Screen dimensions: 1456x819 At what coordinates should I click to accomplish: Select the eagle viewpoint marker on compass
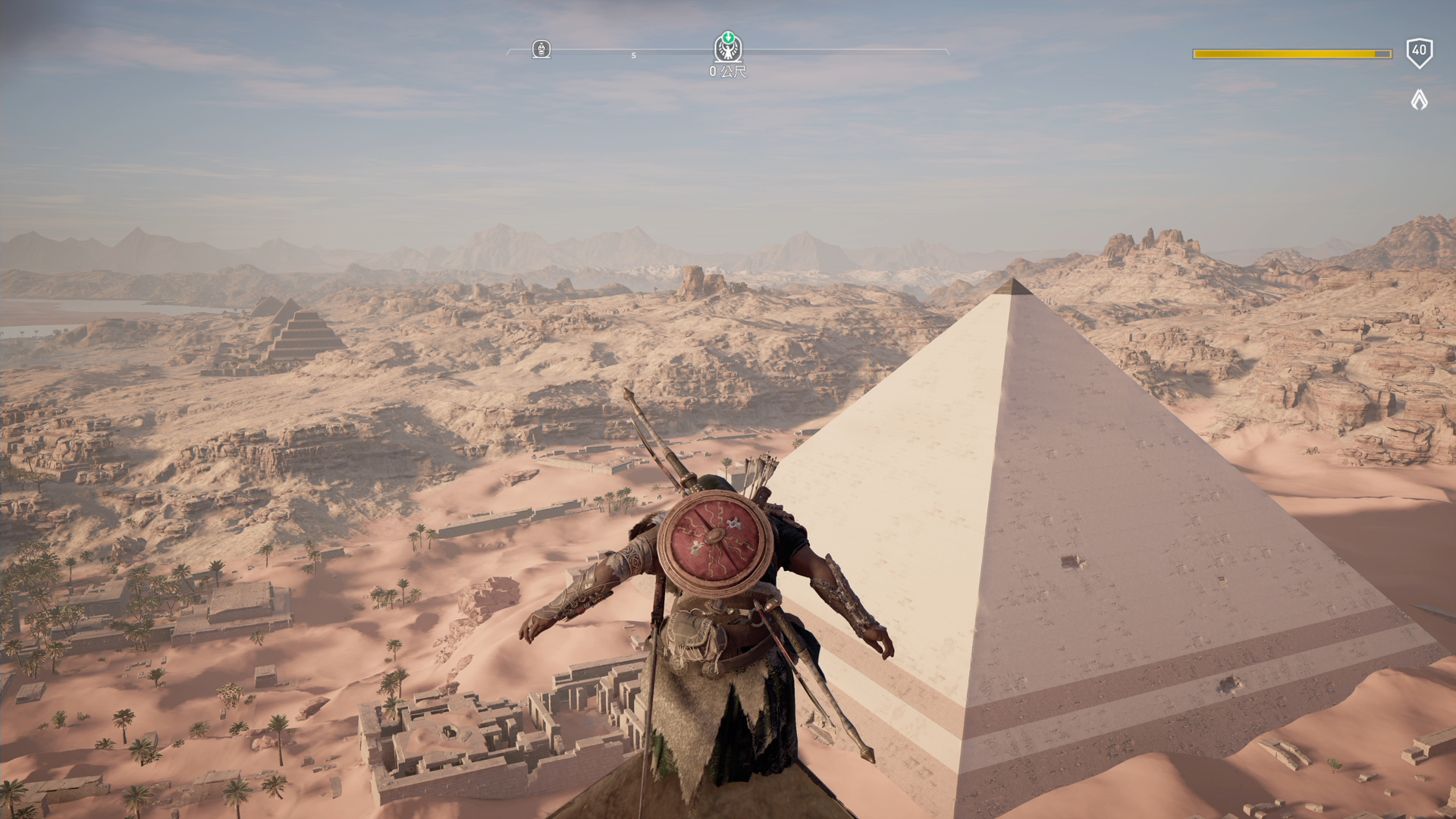[x=728, y=49]
